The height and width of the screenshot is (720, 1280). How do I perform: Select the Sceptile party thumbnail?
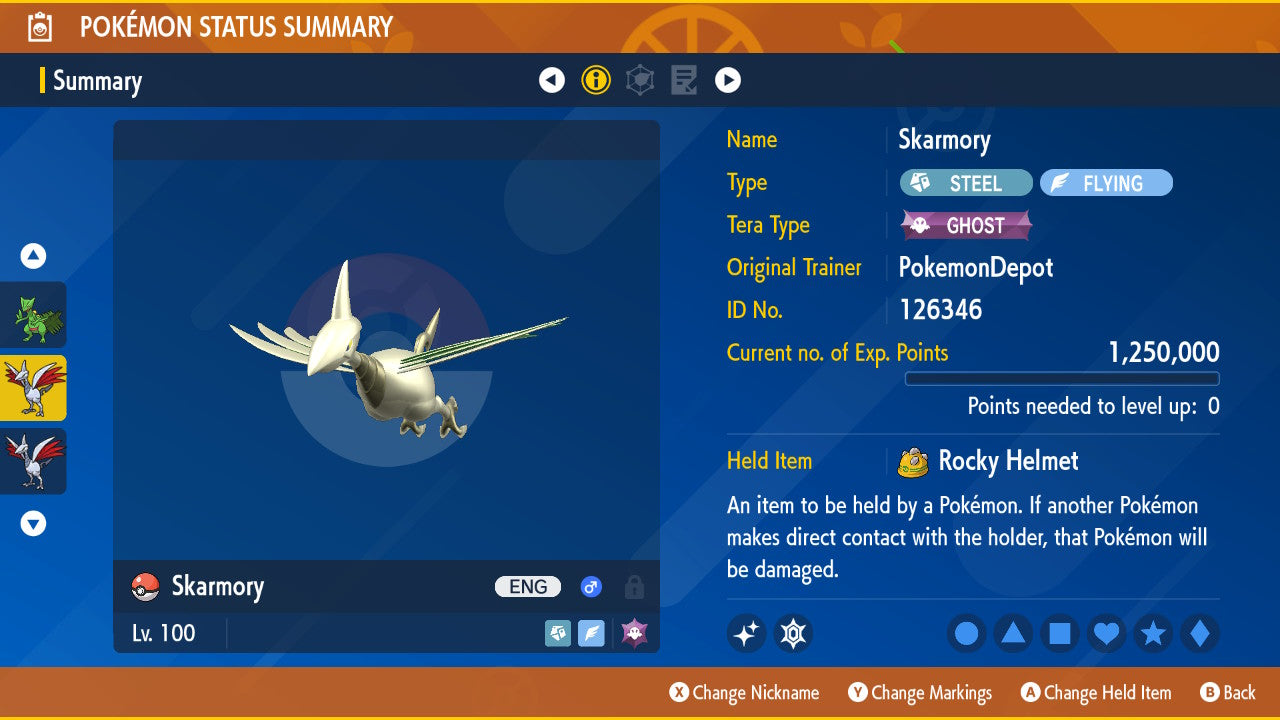pyautogui.click(x=33, y=315)
